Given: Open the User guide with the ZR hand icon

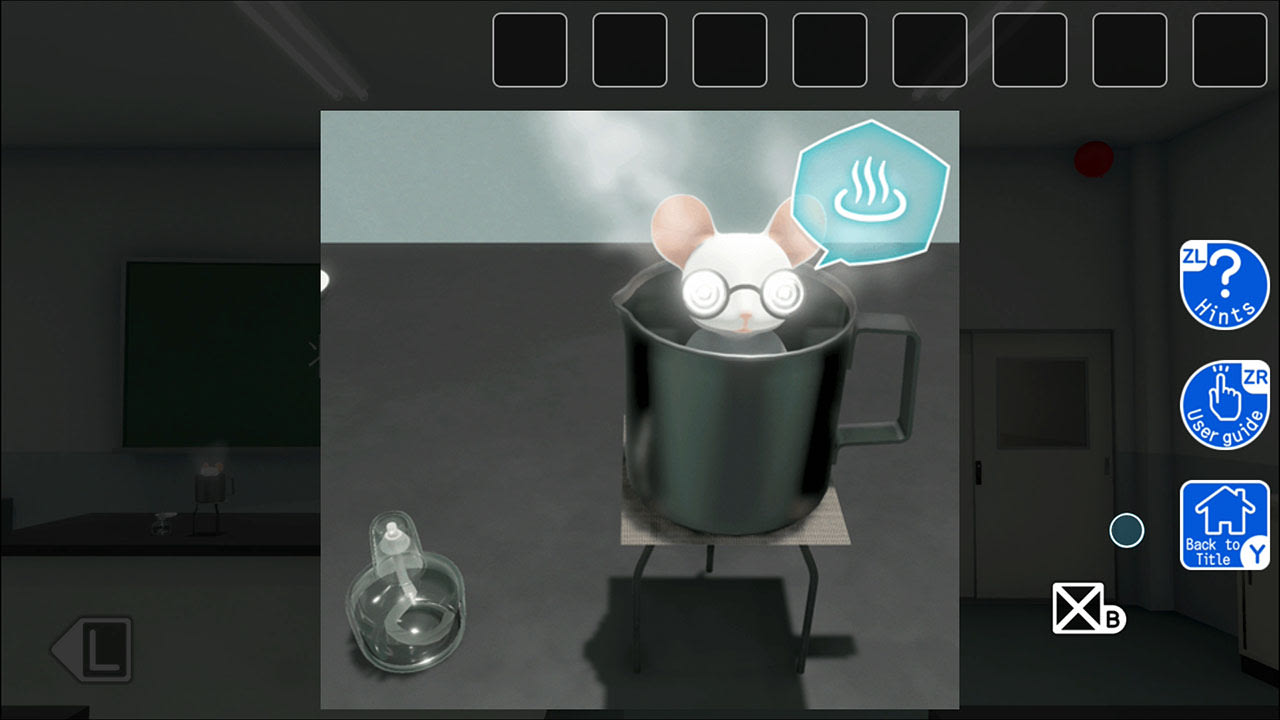Looking at the screenshot, I should (x=1224, y=402).
